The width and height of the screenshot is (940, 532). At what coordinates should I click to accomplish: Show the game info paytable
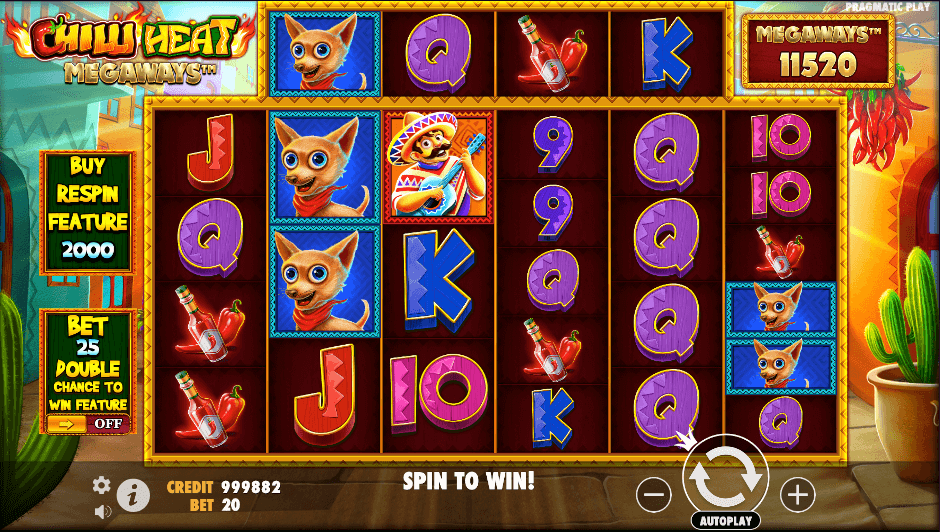click(131, 493)
